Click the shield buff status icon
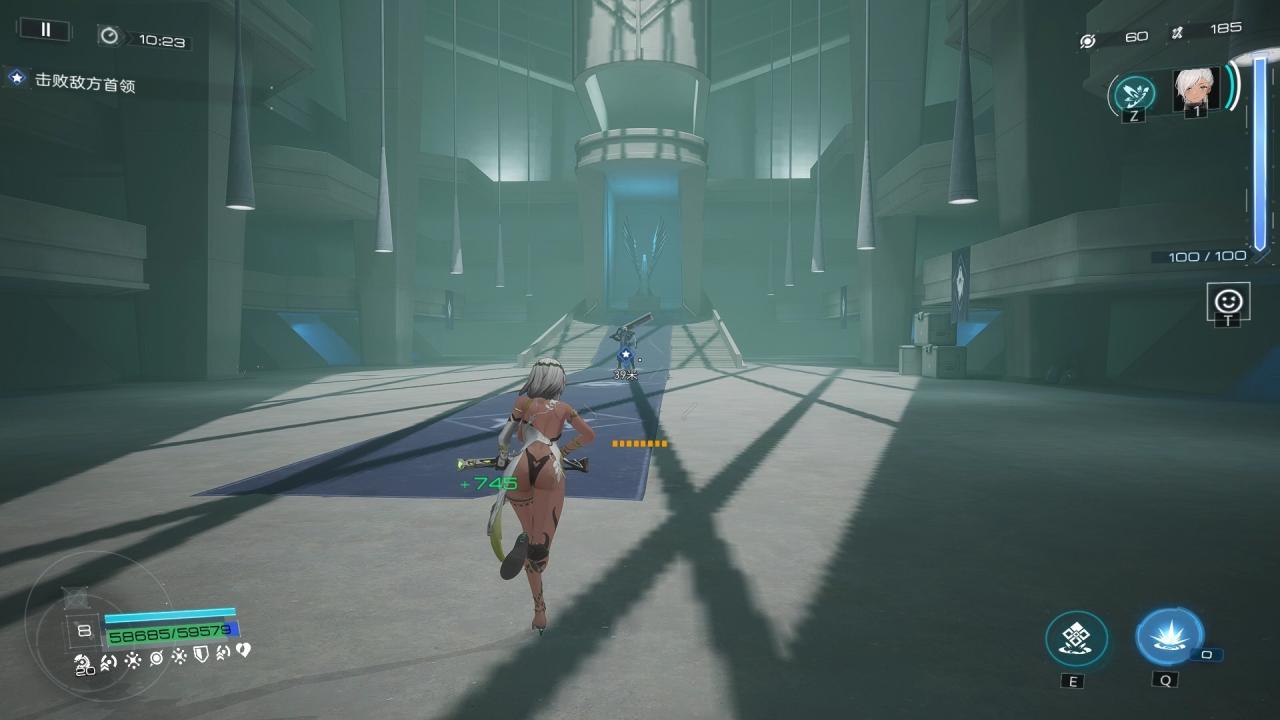This screenshot has height=720, width=1280. pos(200,655)
